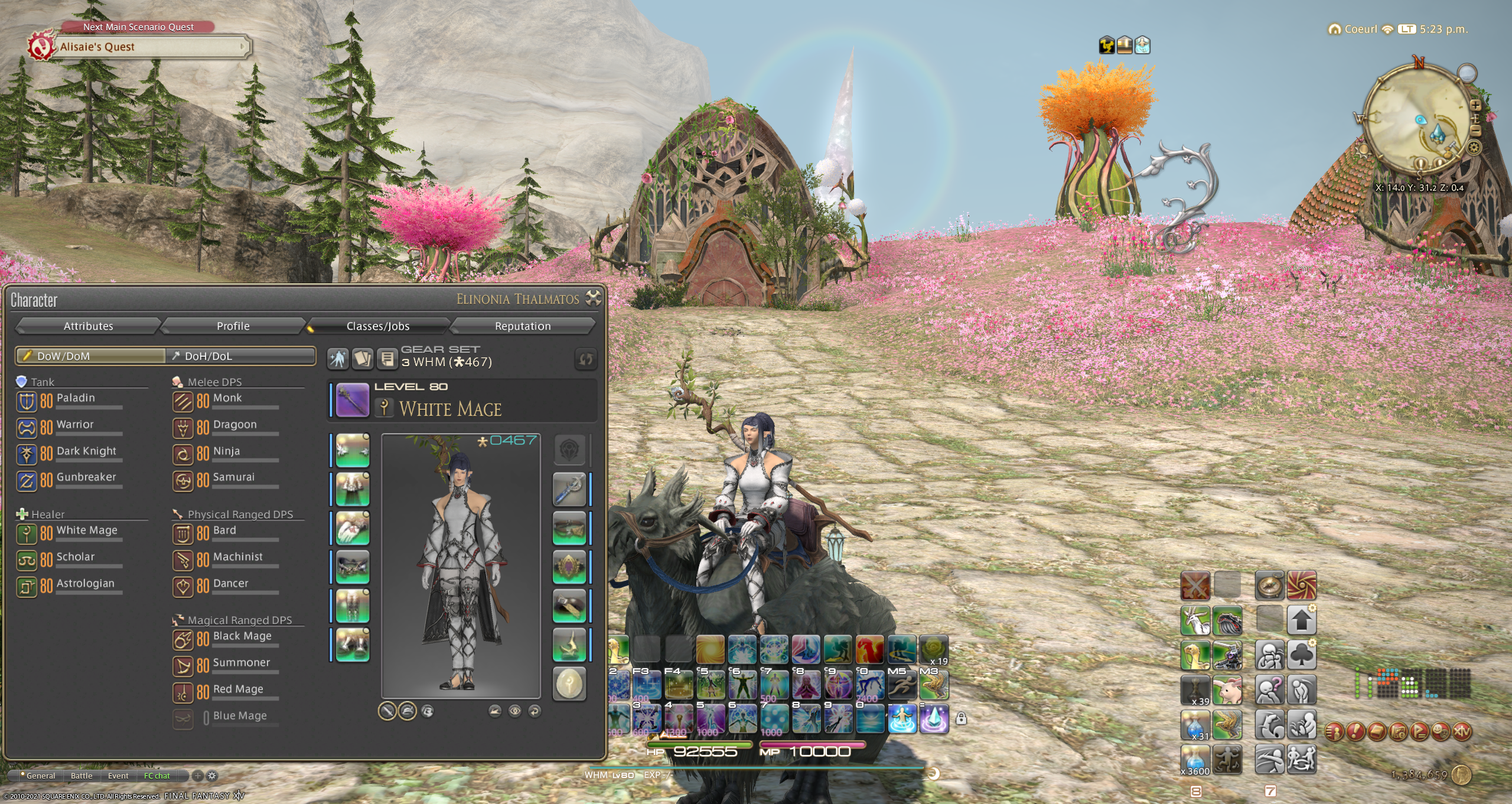Choose Paladin in the Tank list
Image resolution: width=1512 pixels, height=804 pixels.
[76, 399]
